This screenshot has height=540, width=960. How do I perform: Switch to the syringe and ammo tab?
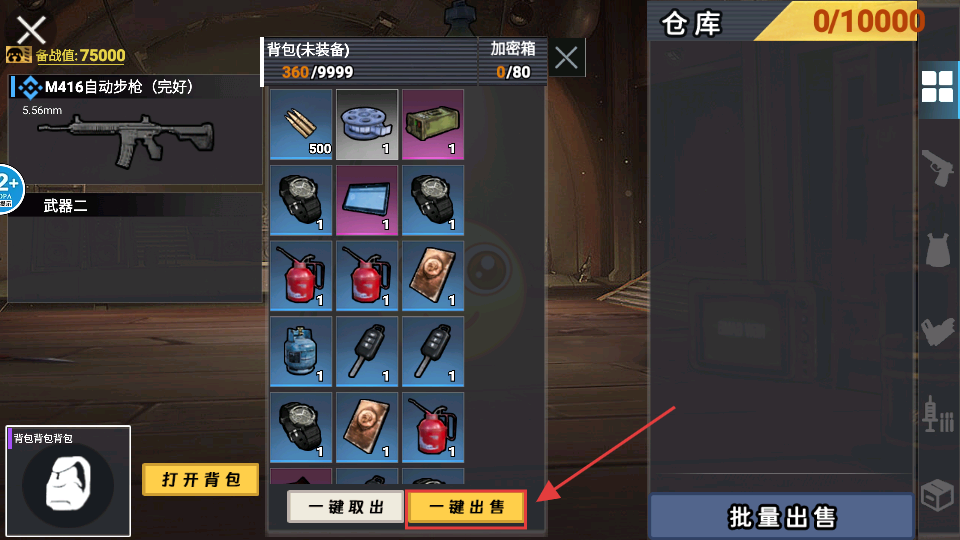pyautogui.click(x=937, y=413)
